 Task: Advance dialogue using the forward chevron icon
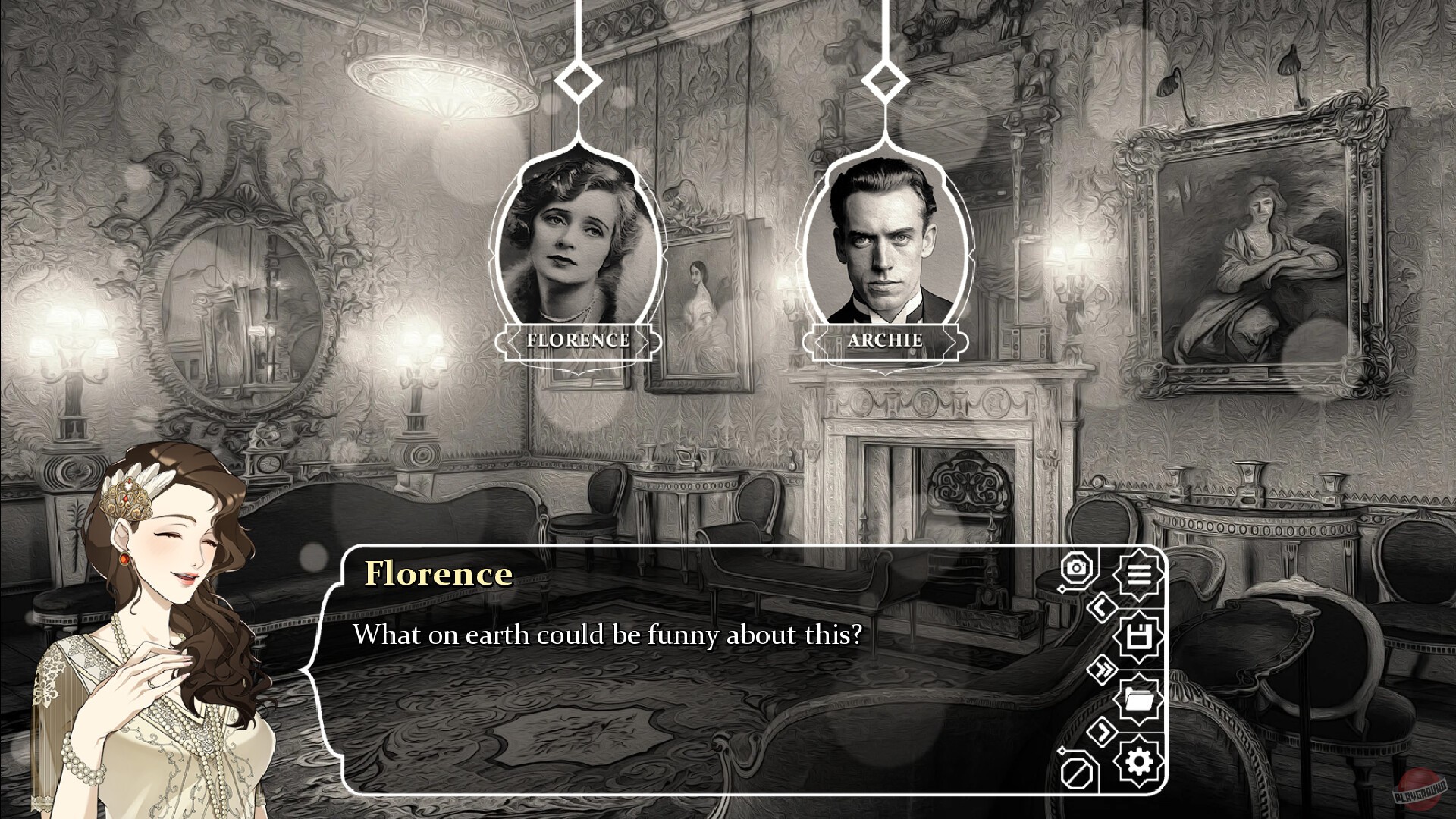(1103, 730)
